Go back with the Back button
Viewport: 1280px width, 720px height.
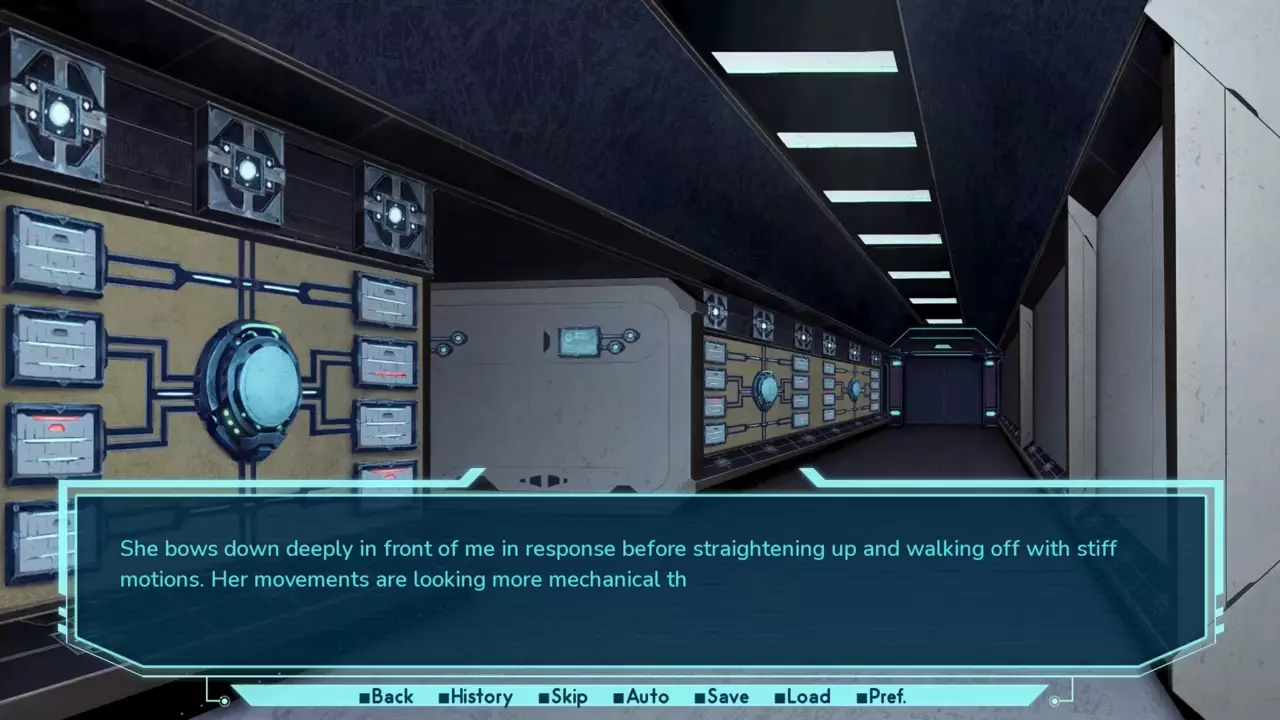click(386, 697)
